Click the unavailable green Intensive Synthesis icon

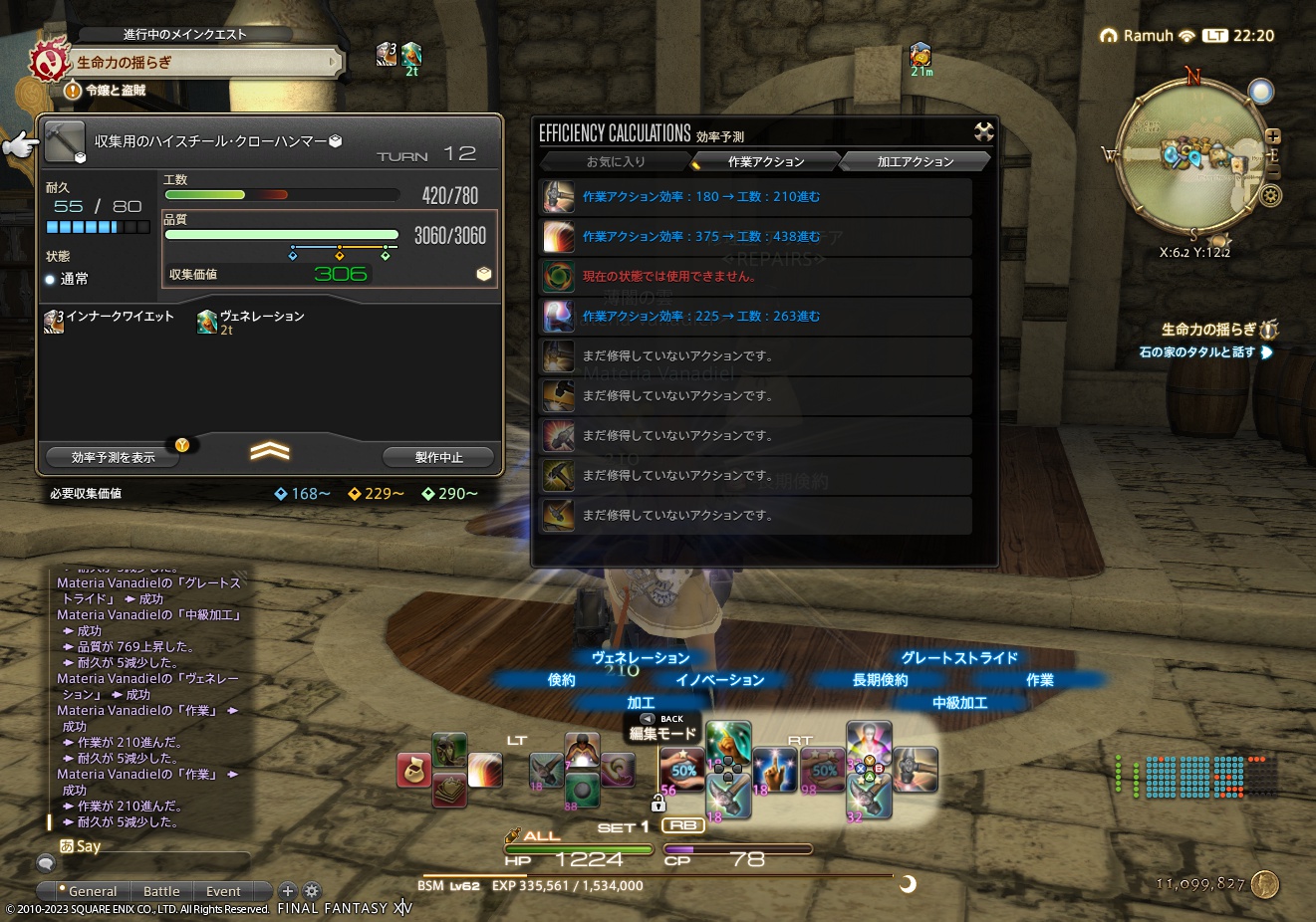click(559, 277)
